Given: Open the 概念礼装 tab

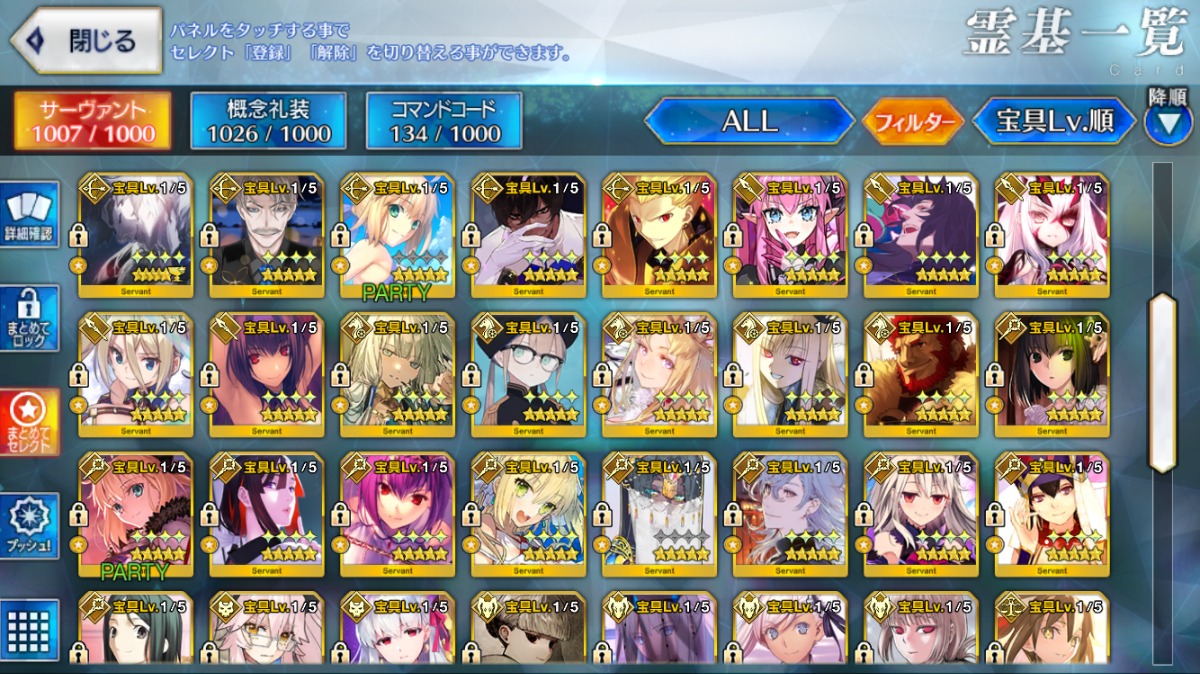Looking at the screenshot, I should (268, 122).
